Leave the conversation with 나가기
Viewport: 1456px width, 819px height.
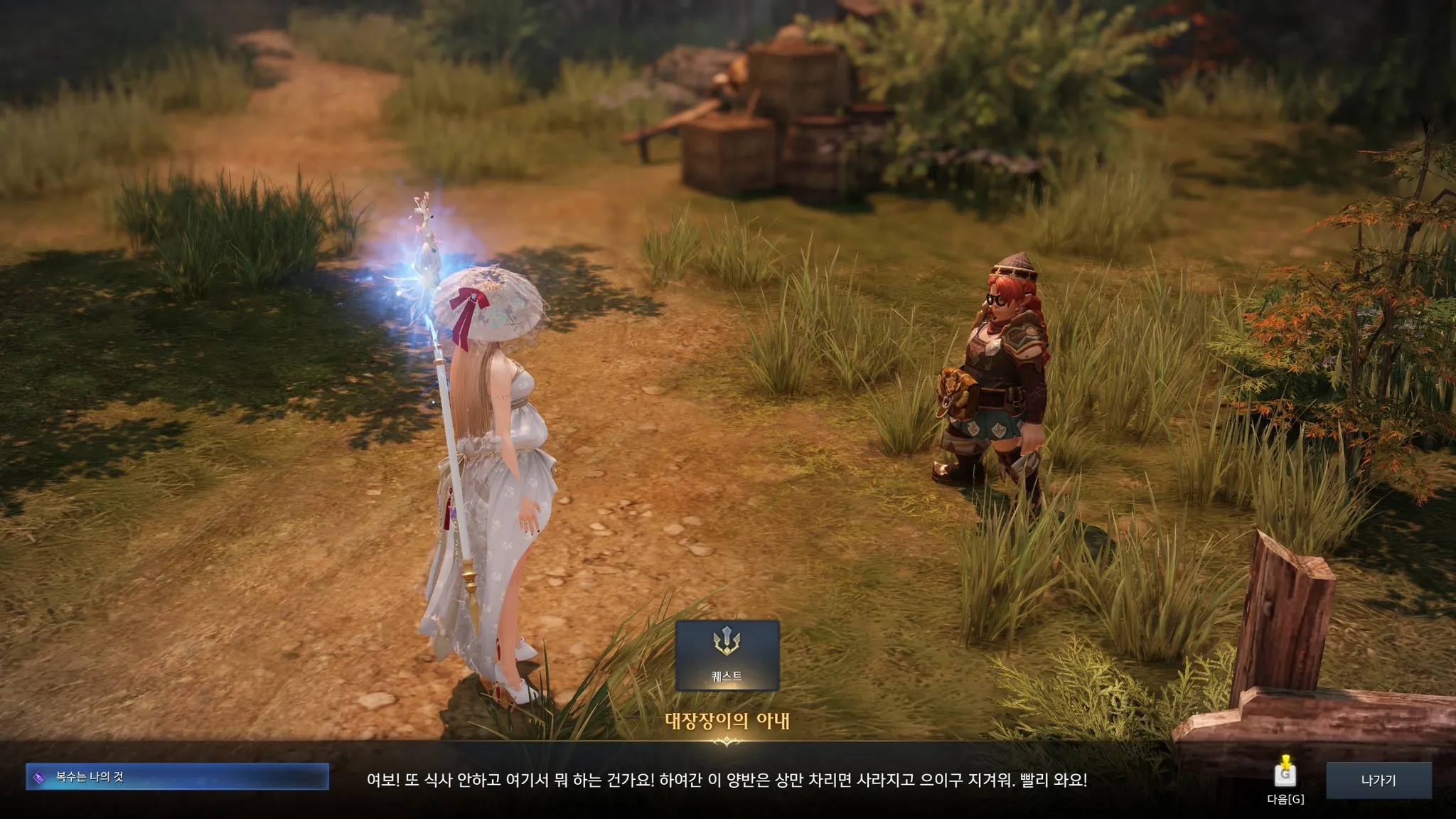coord(1378,780)
